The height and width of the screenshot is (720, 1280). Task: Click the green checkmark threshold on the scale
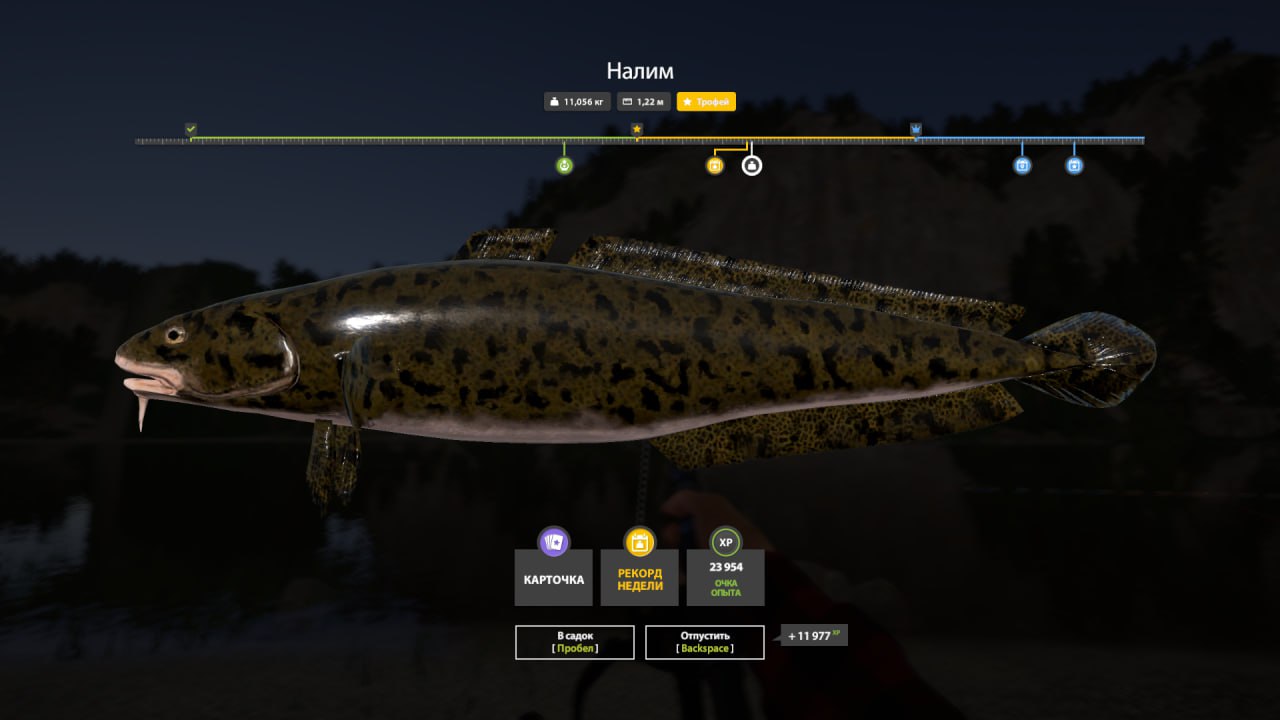191,129
